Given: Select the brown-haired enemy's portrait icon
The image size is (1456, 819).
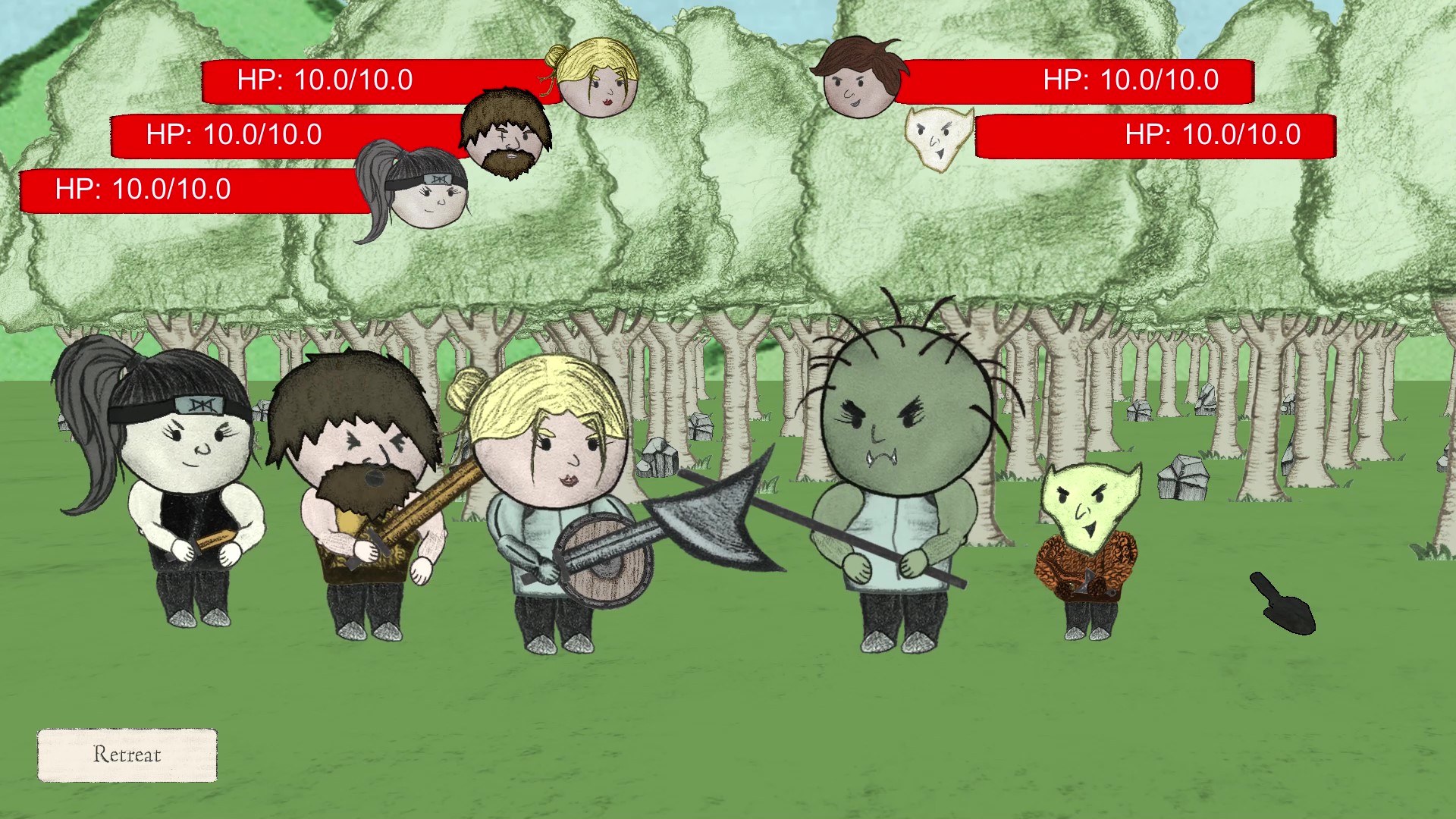Looking at the screenshot, I should click(x=860, y=79).
